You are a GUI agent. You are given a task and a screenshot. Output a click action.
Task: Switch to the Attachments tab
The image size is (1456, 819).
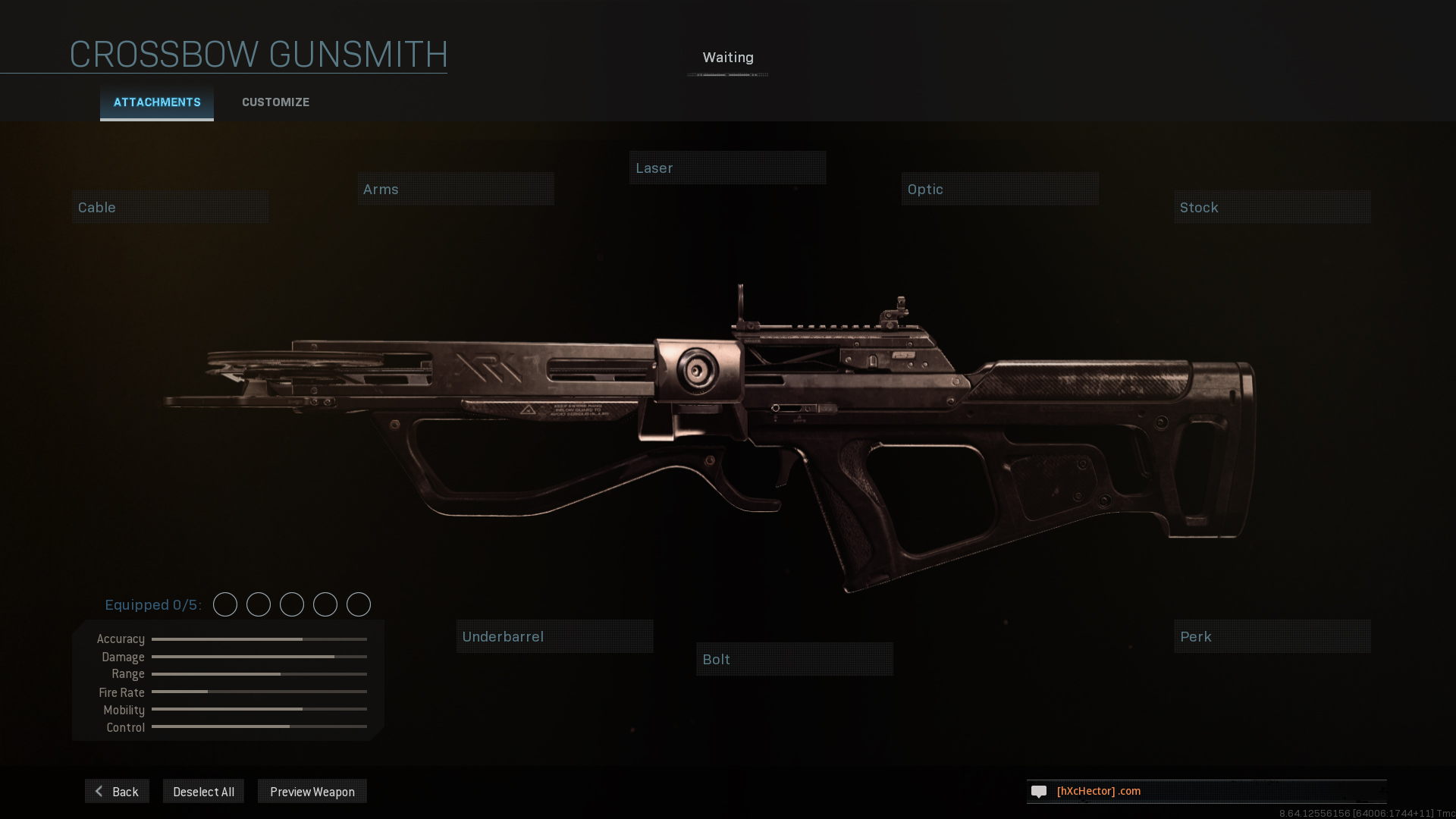[x=157, y=102]
